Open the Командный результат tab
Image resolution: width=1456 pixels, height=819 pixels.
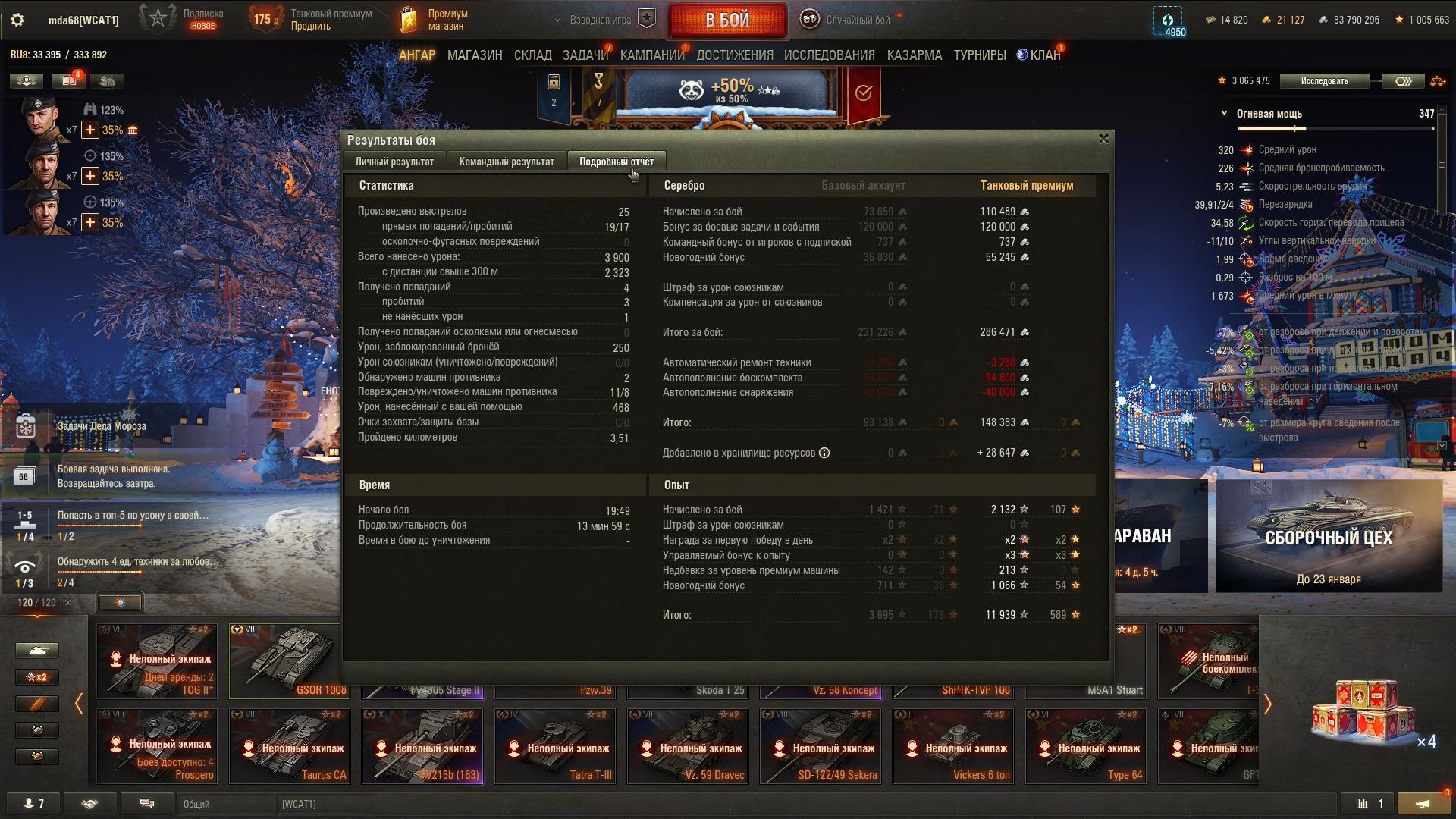point(507,162)
